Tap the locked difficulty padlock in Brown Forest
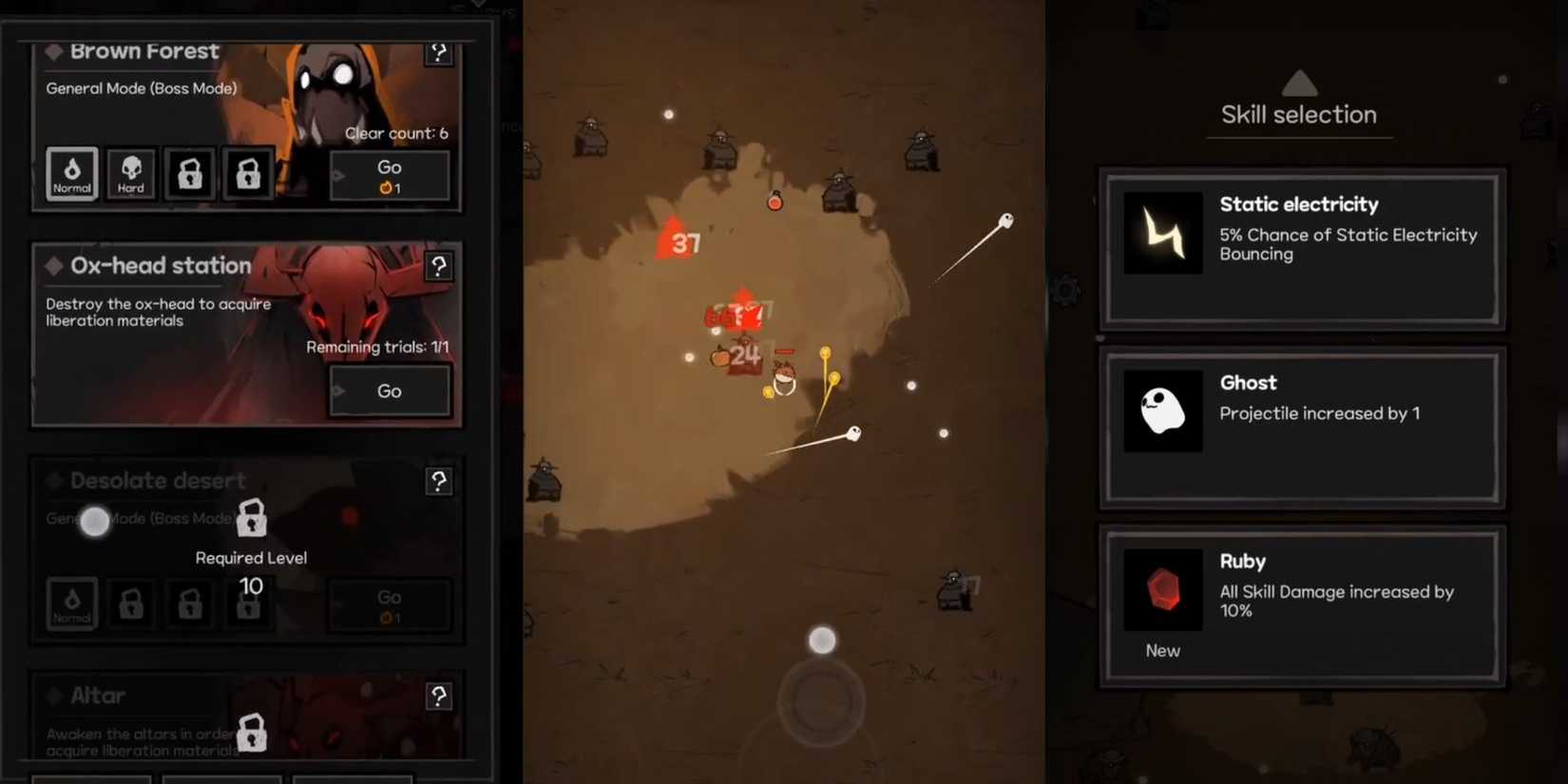 pyautogui.click(x=189, y=174)
